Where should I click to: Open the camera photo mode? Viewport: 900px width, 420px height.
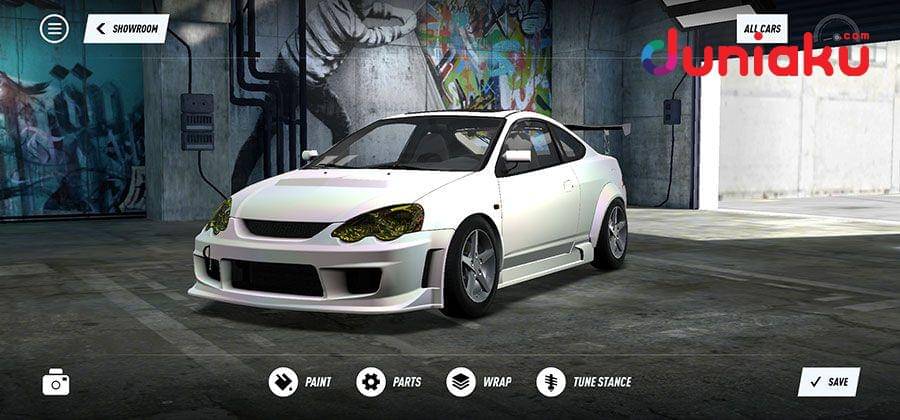[56, 381]
